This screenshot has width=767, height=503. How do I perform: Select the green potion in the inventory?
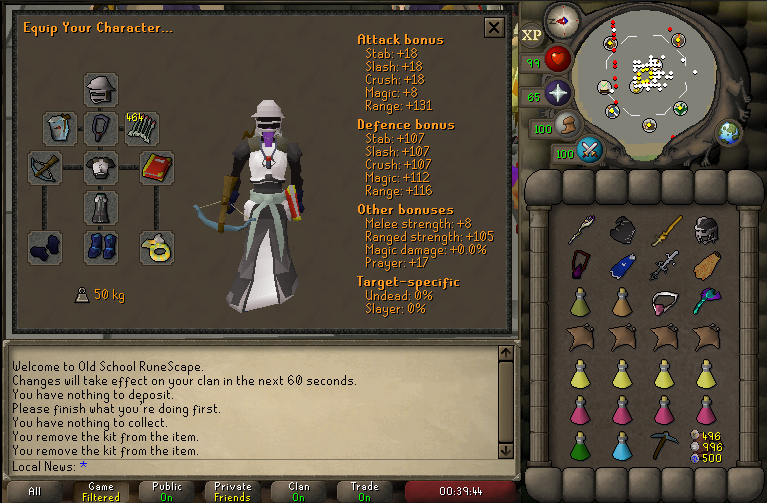tap(580, 445)
